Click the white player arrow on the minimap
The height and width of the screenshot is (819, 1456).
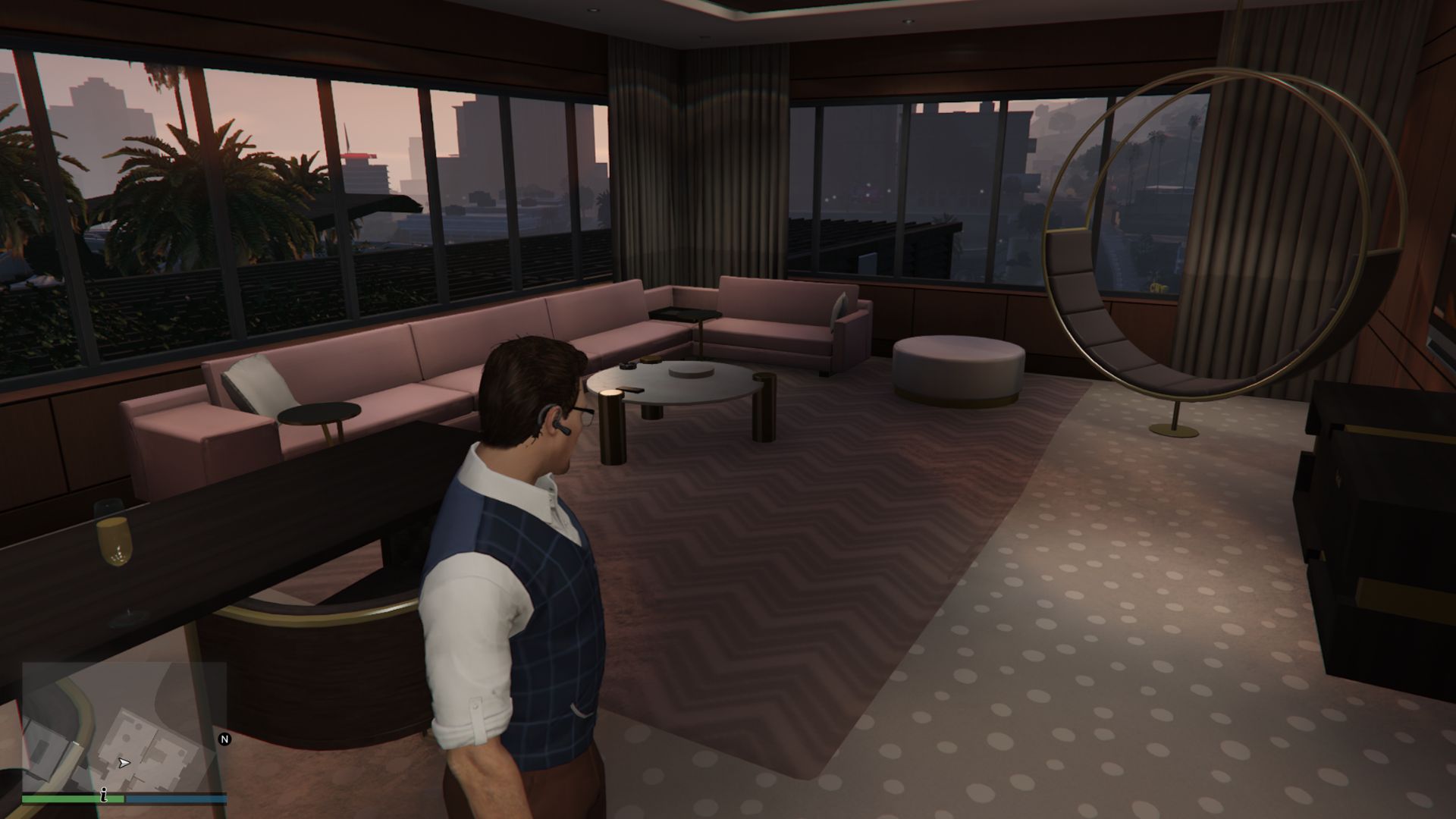[124, 764]
